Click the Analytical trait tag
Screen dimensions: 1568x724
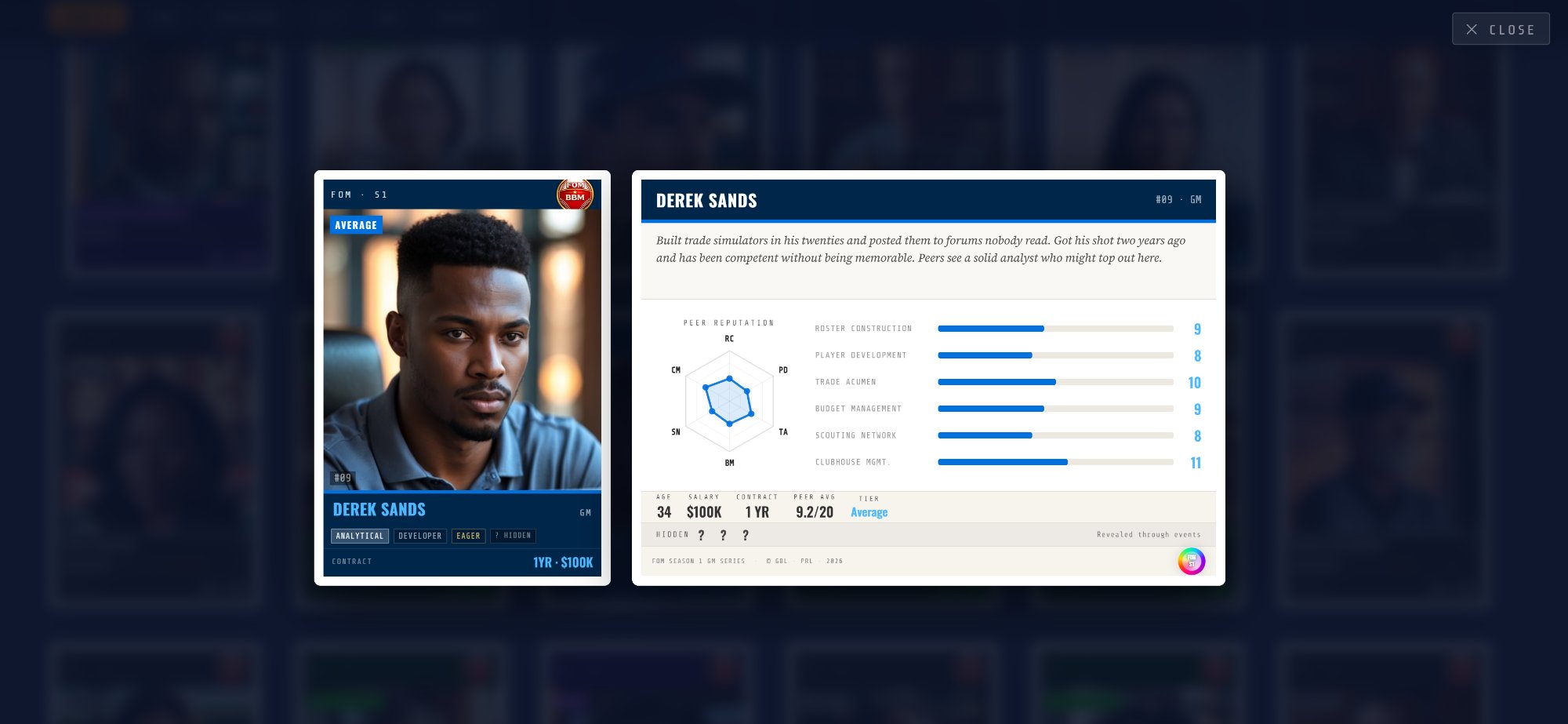(x=360, y=536)
